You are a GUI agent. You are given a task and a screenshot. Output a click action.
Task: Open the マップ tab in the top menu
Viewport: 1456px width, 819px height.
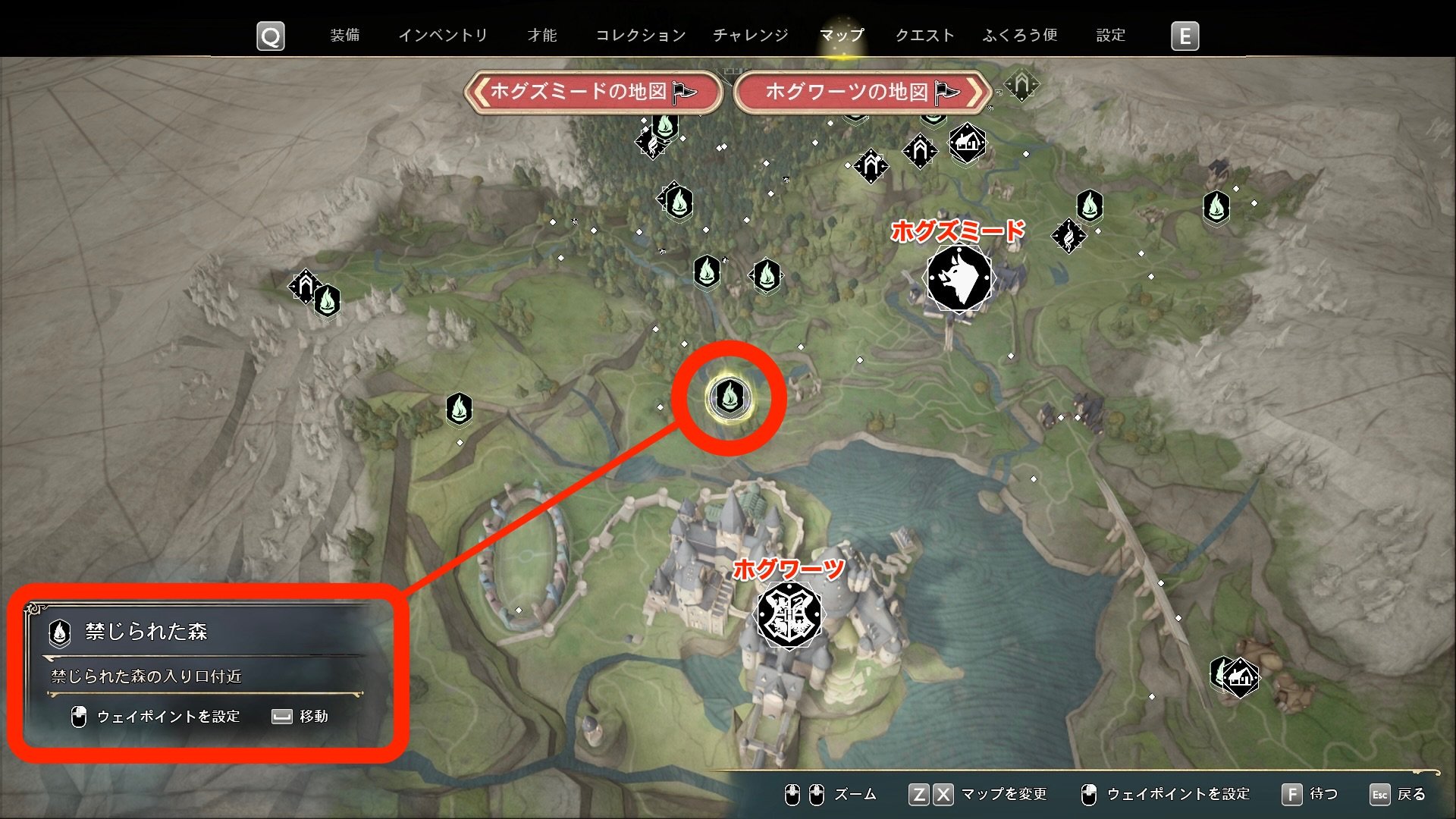pyautogui.click(x=842, y=34)
